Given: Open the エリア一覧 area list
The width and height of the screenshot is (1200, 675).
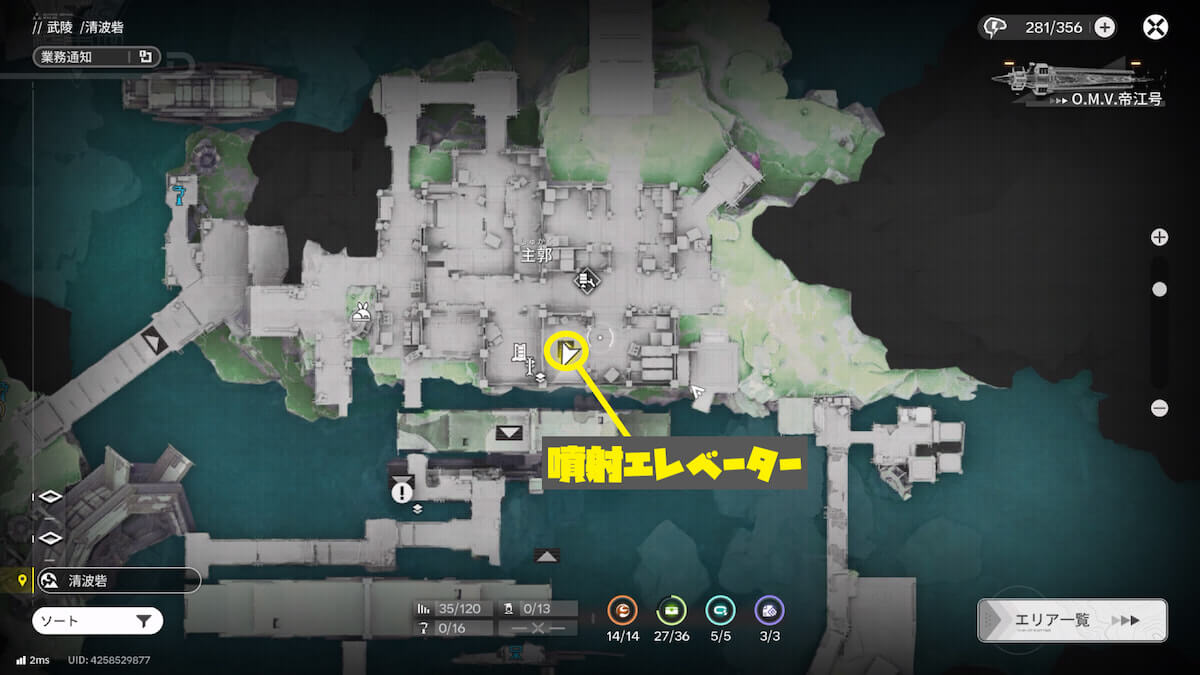Looking at the screenshot, I should pos(1072,620).
